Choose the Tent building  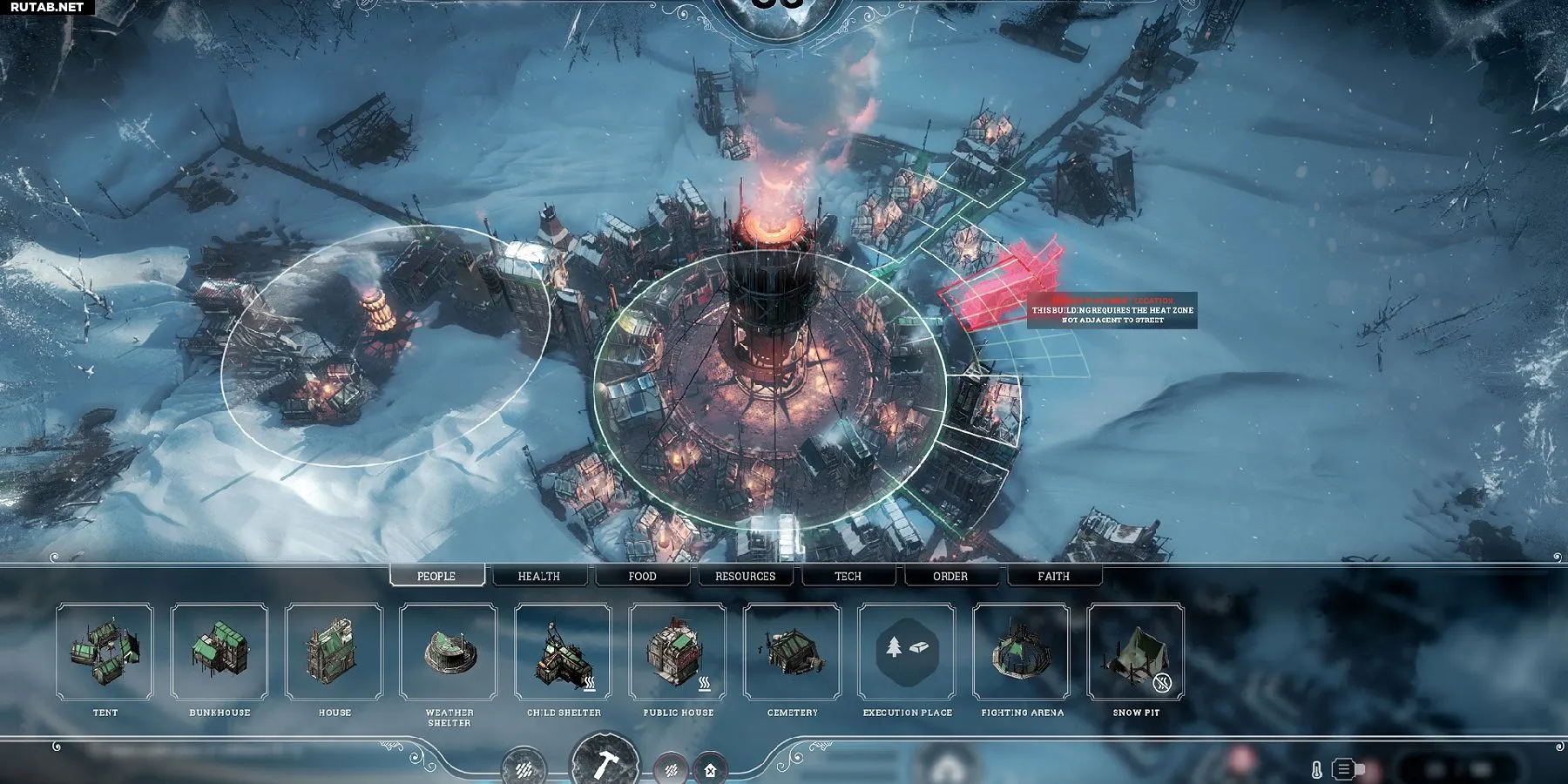tap(105, 652)
